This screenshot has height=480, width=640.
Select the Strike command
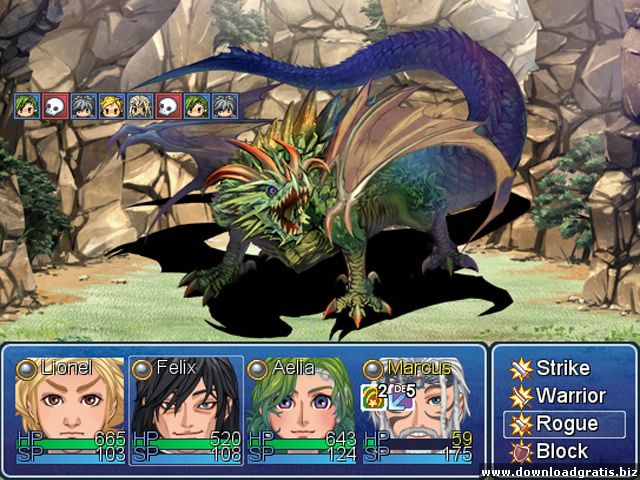(562, 368)
